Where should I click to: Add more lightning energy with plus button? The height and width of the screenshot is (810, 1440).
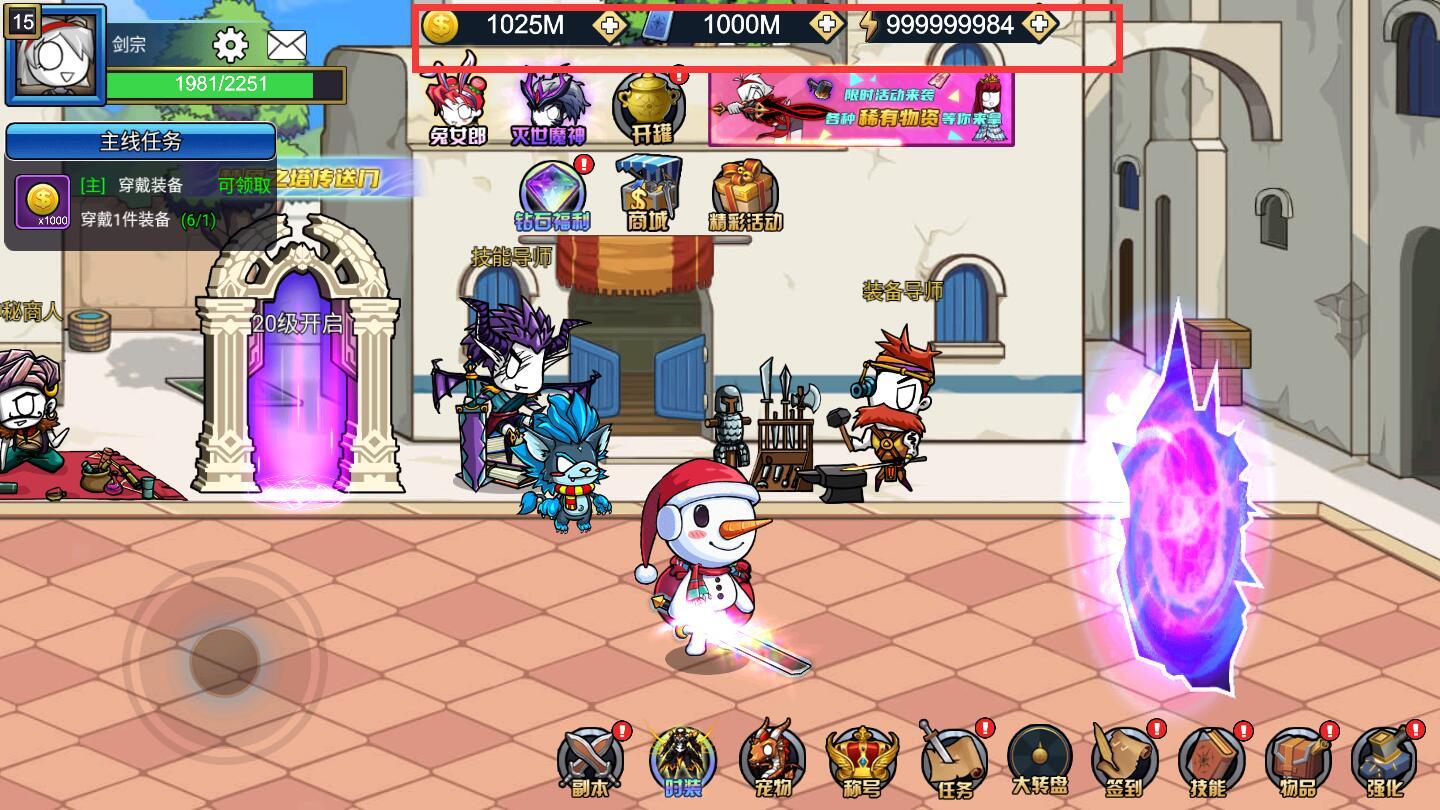pos(1040,26)
